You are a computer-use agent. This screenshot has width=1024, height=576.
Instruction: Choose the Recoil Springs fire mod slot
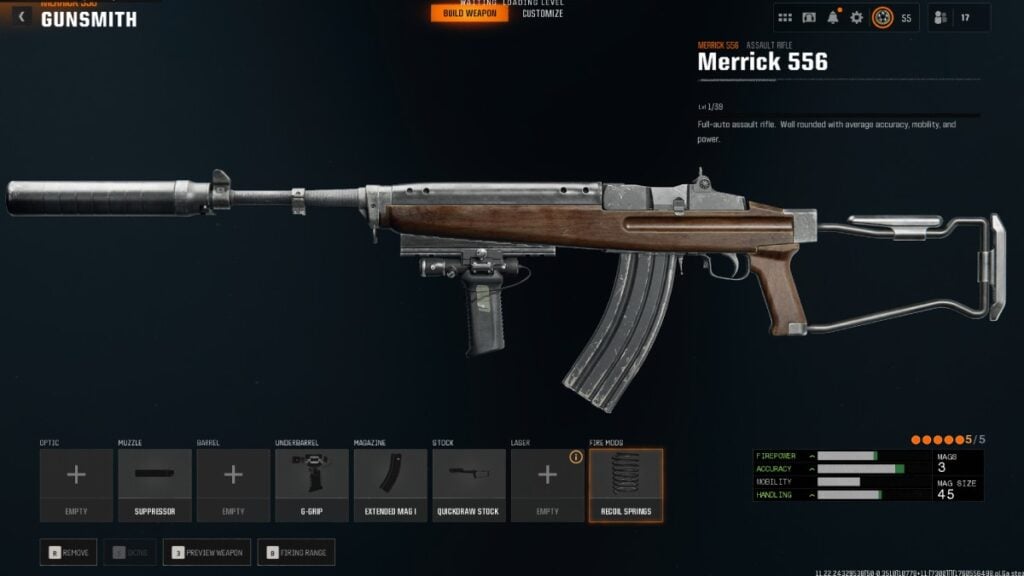(626, 485)
